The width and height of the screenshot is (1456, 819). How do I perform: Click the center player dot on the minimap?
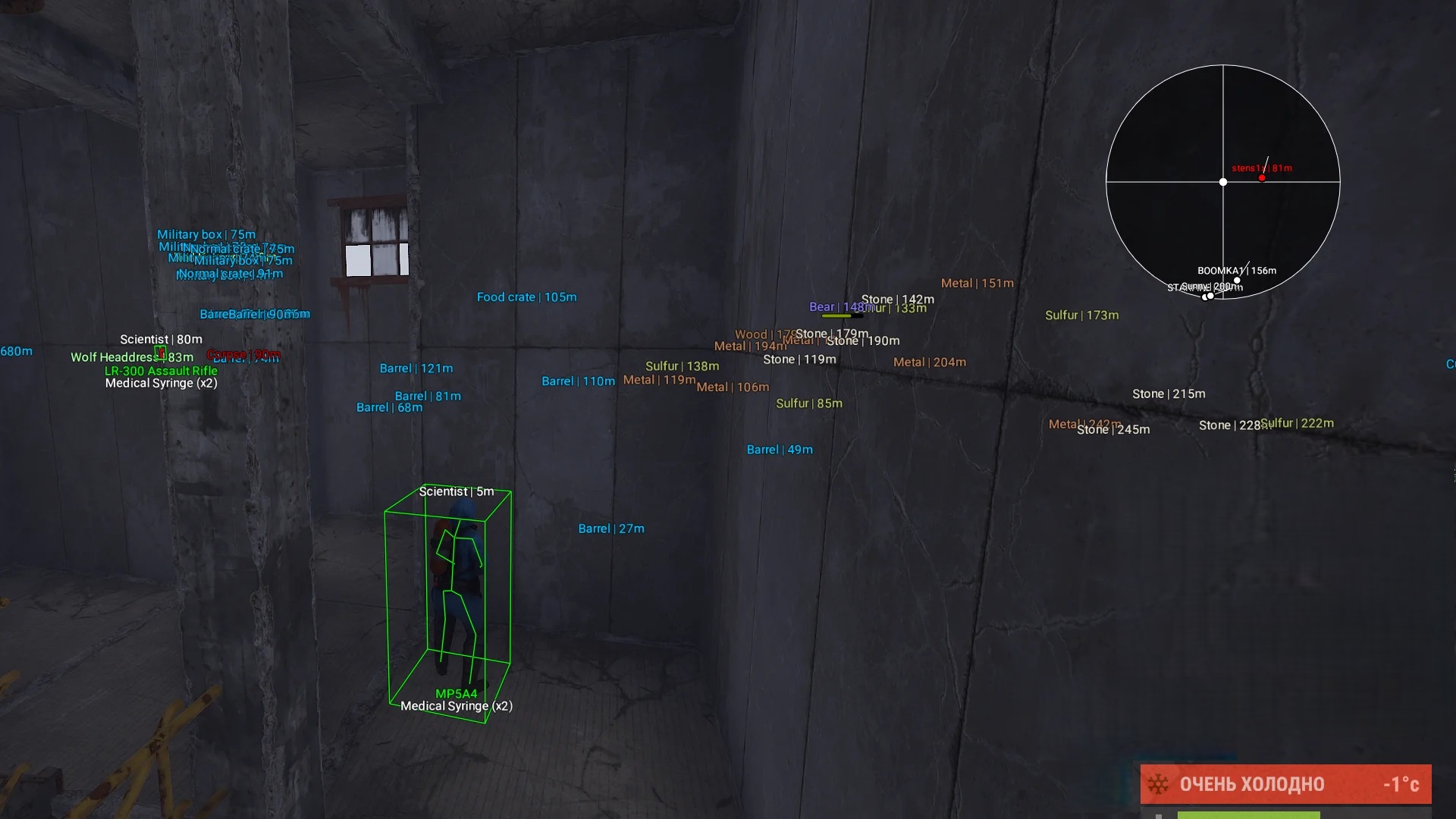coord(1222,182)
